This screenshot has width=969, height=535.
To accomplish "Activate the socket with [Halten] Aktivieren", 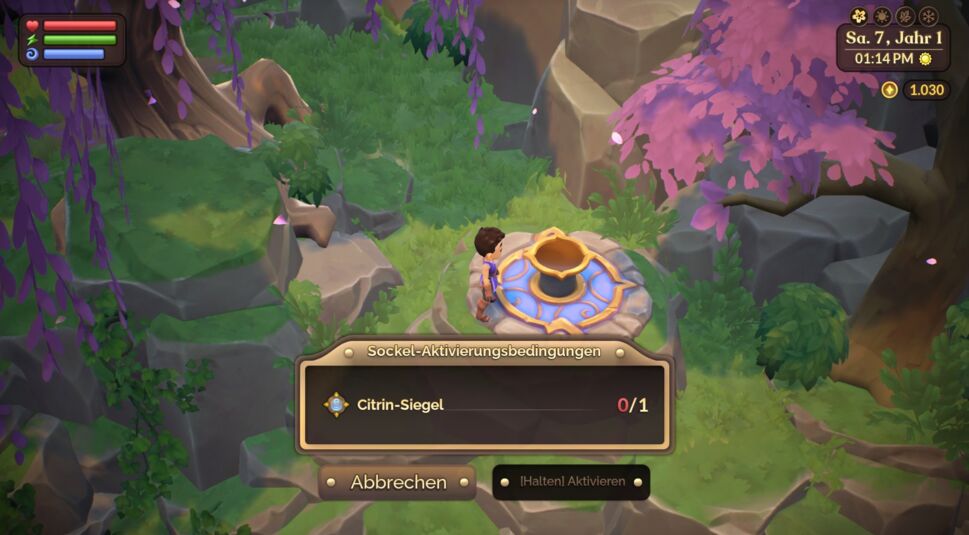I will 571,482.
